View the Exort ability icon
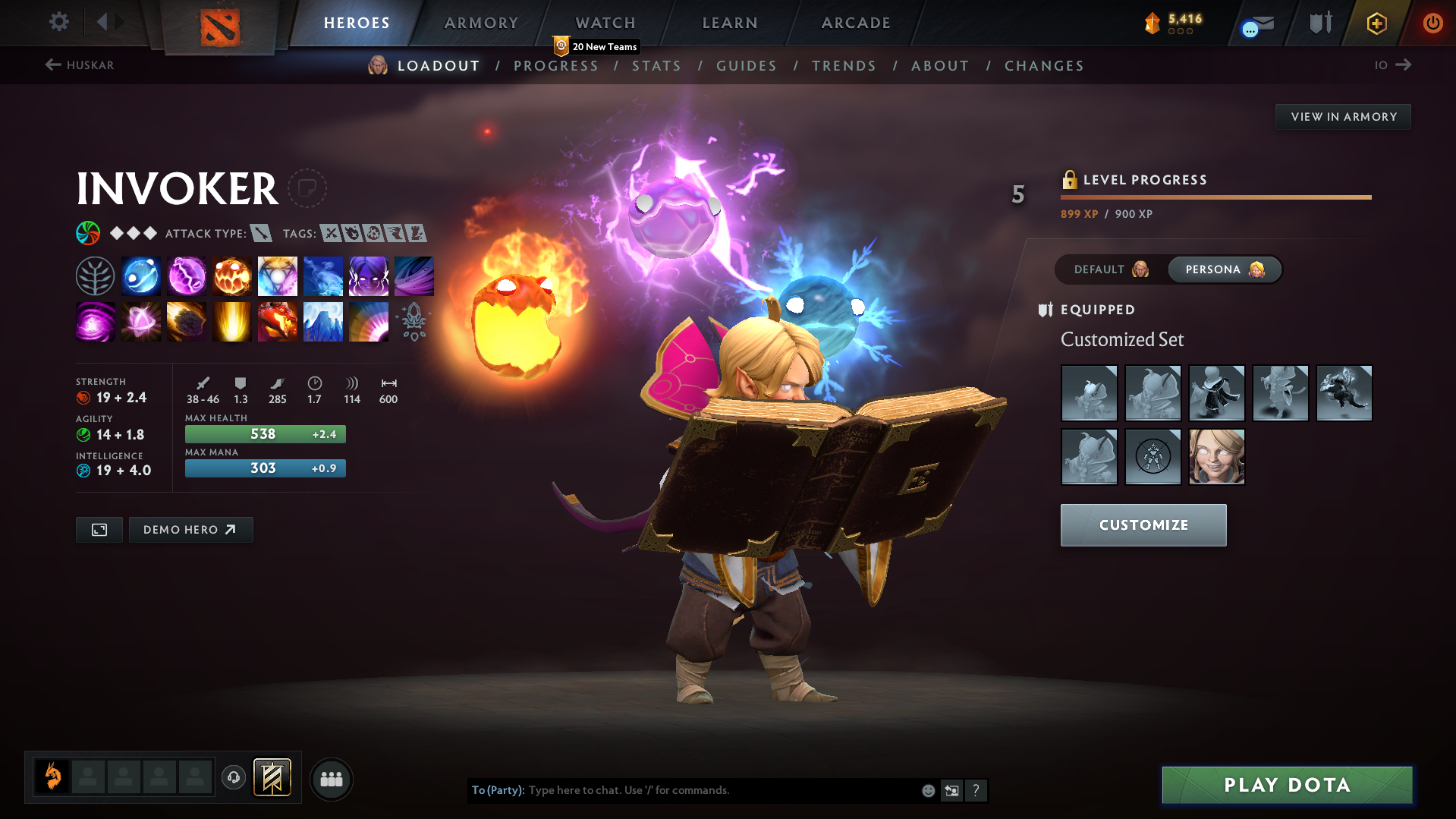 [231, 276]
